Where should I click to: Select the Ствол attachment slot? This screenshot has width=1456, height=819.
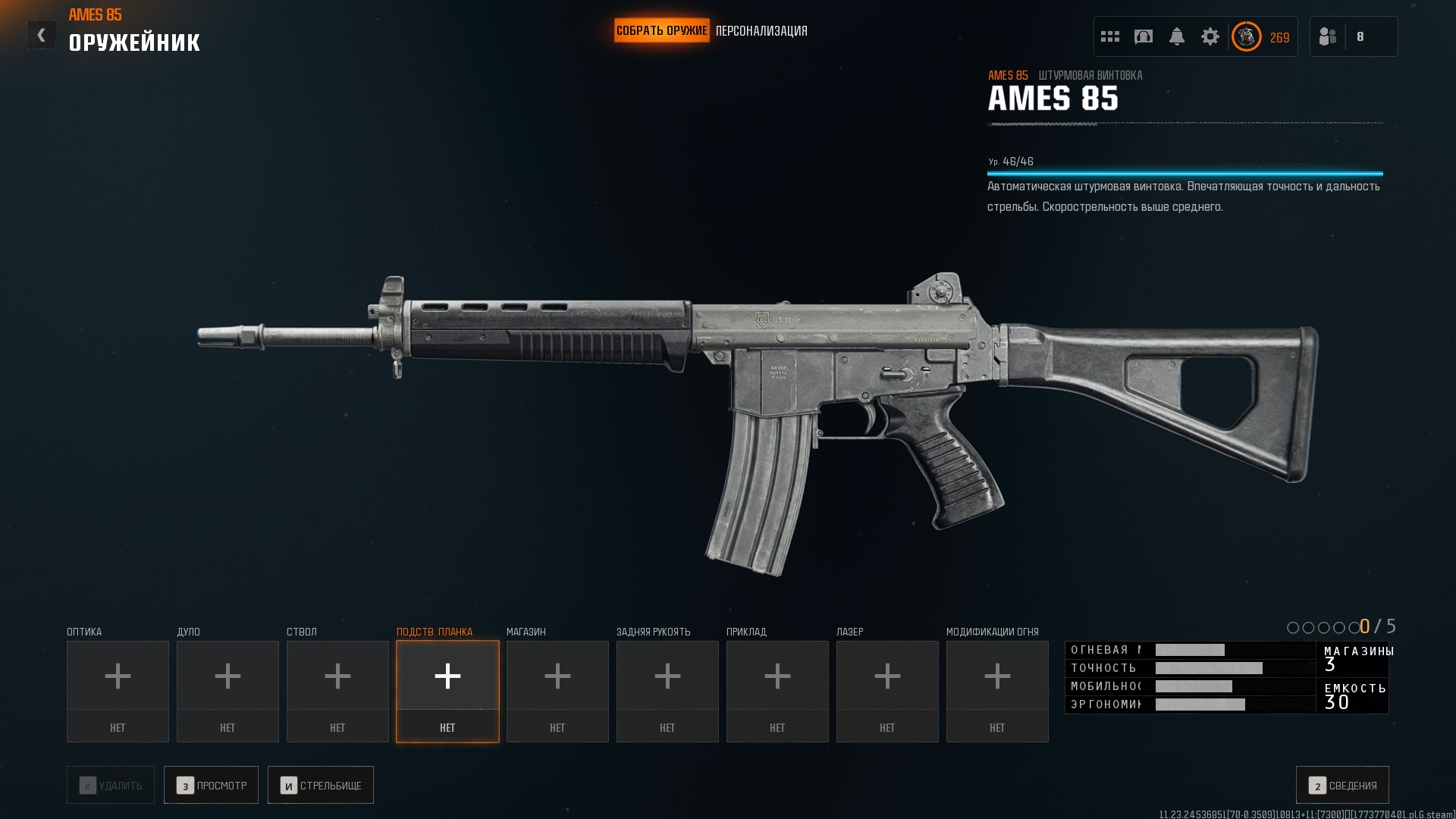(337, 691)
